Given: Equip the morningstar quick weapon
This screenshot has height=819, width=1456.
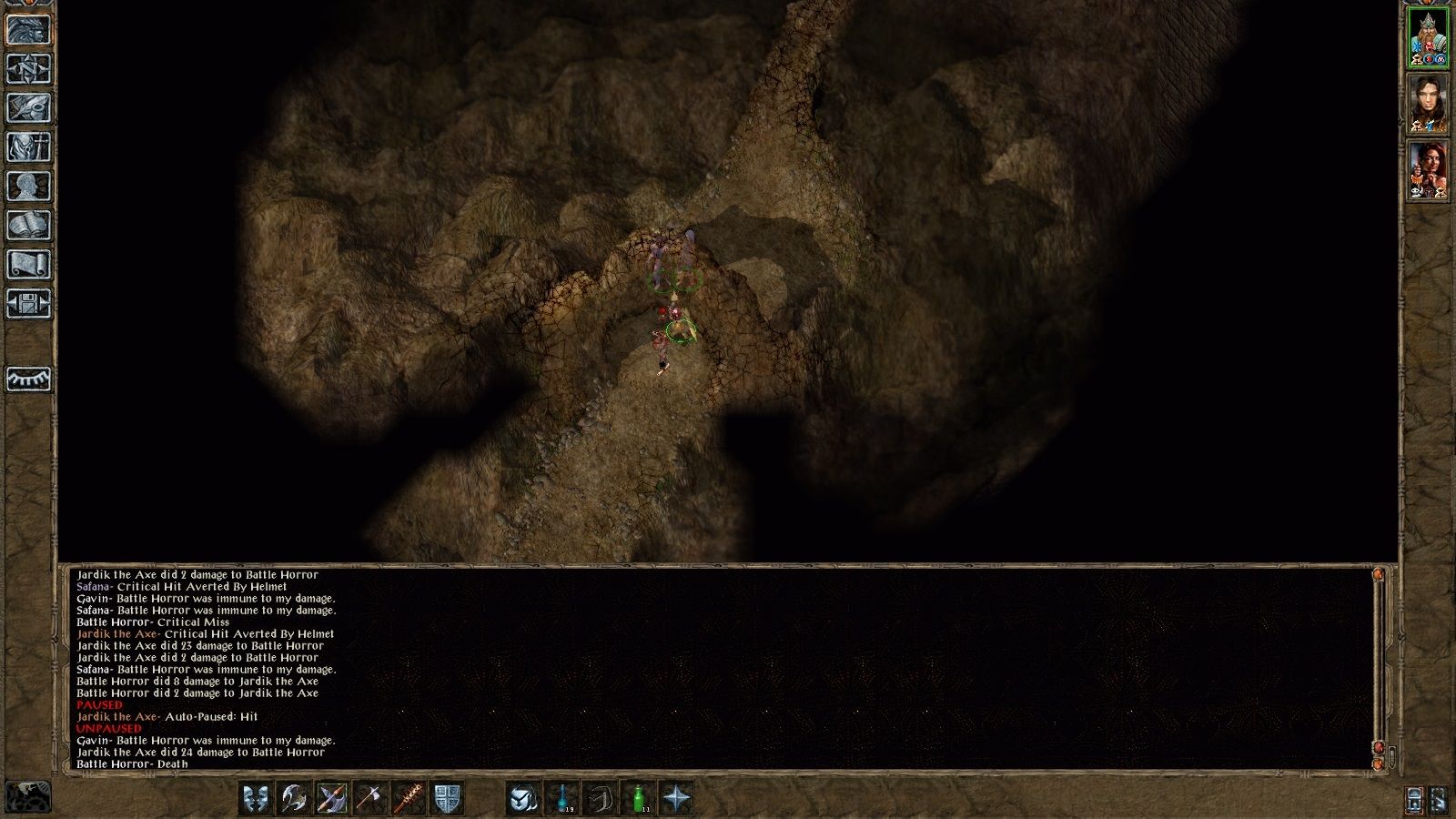Looking at the screenshot, I should (x=409, y=797).
